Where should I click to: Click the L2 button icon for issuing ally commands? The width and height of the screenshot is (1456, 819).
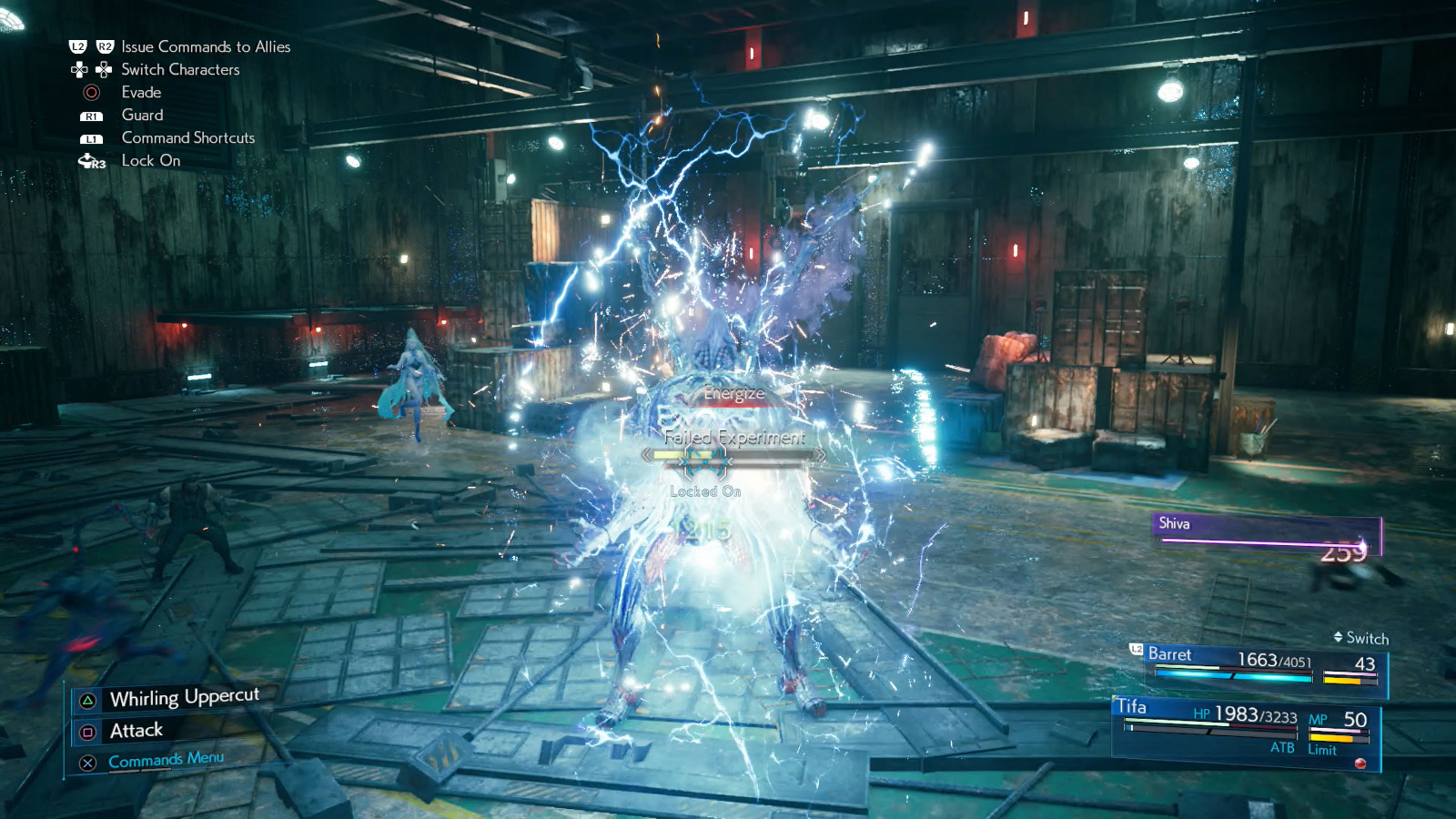[x=77, y=46]
